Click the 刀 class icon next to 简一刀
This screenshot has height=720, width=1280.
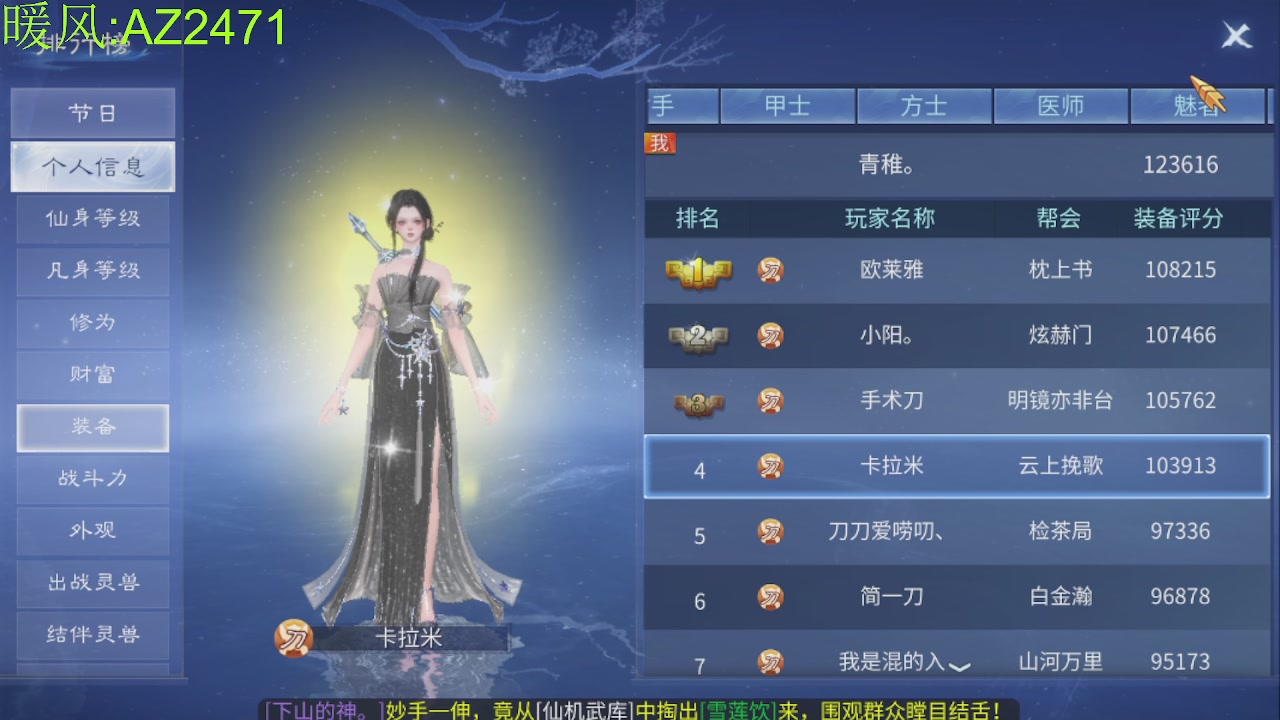(770, 597)
